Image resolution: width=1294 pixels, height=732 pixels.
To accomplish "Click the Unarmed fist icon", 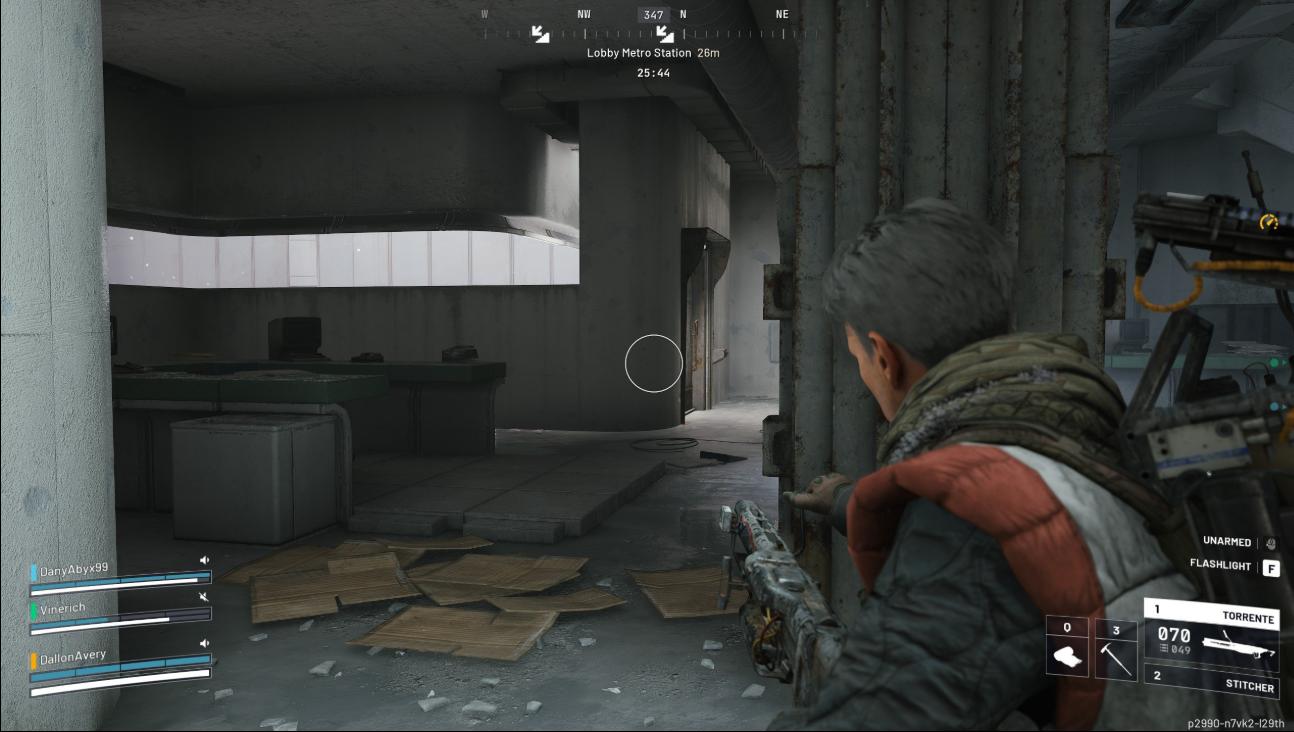I will [1271, 543].
